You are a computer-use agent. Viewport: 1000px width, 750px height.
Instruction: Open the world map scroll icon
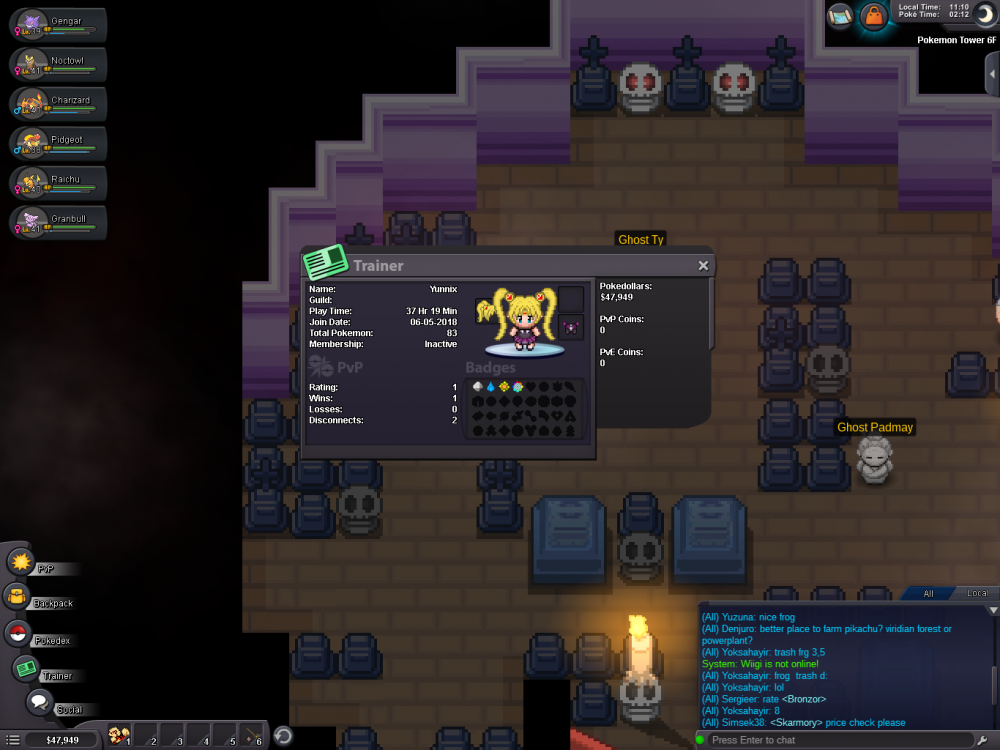[x=840, y=16]
